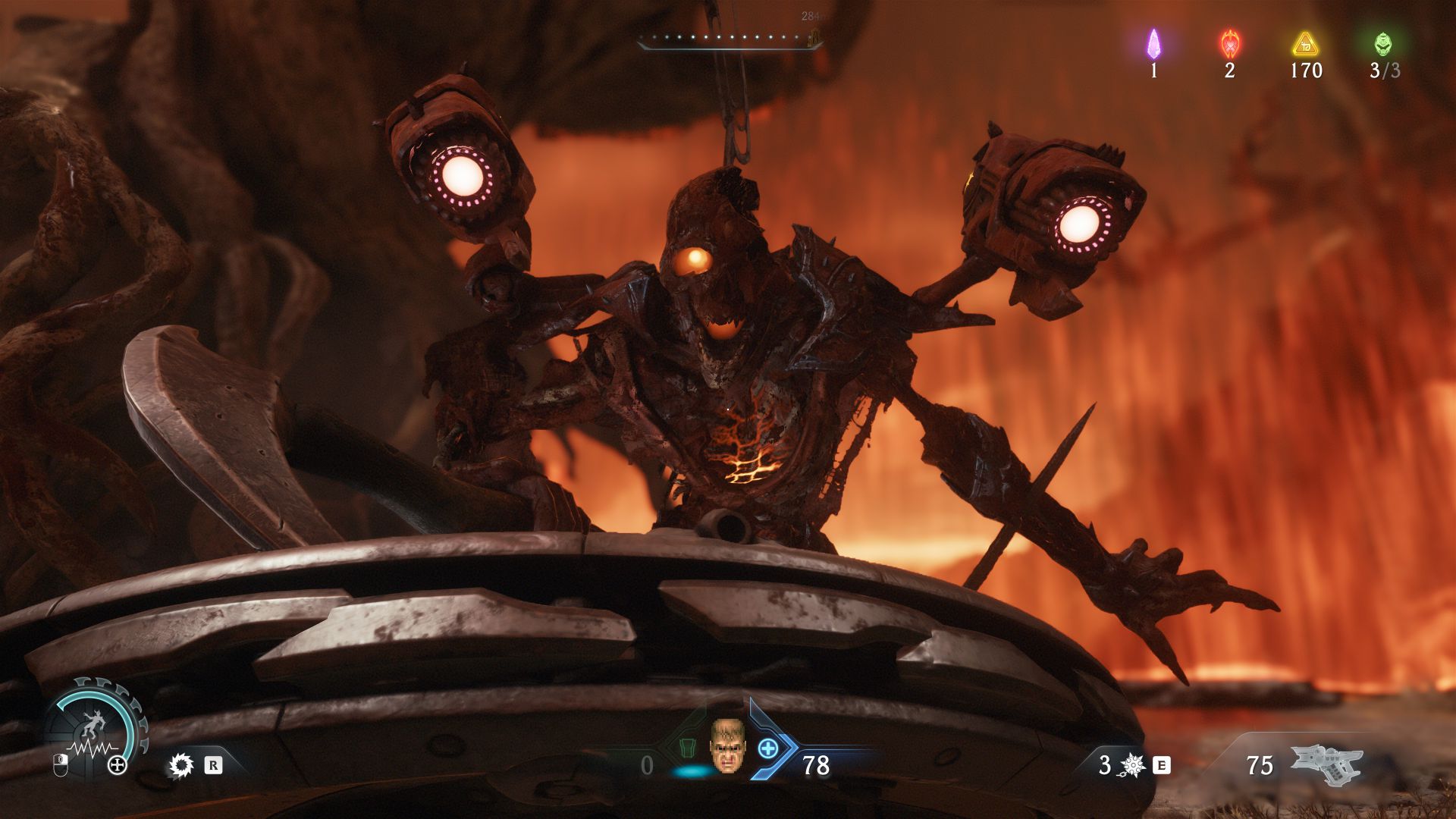Viewport: 1456px width, 819px height.
Task: Select the green helmet extra lives icon
Action: 1383,44
